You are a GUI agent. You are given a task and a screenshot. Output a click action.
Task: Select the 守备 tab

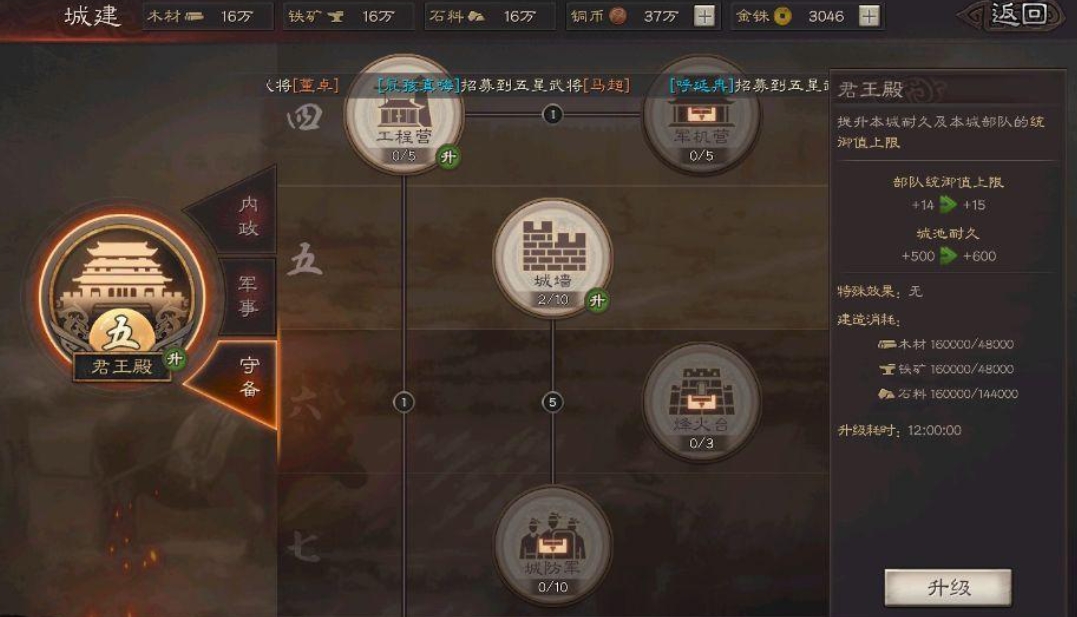point(248,377)
